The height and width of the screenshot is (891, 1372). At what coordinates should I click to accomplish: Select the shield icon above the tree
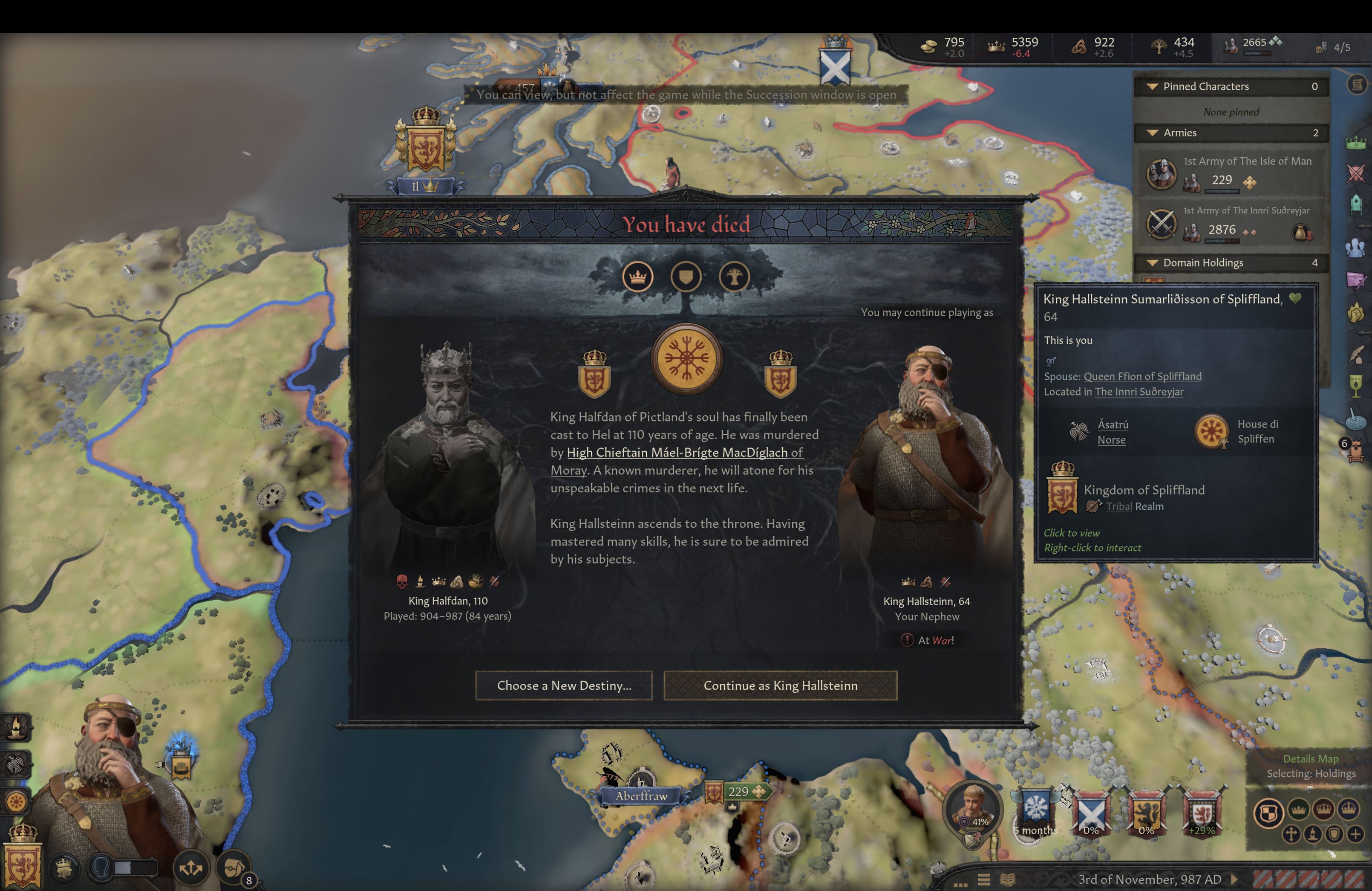tap(685, 277)
